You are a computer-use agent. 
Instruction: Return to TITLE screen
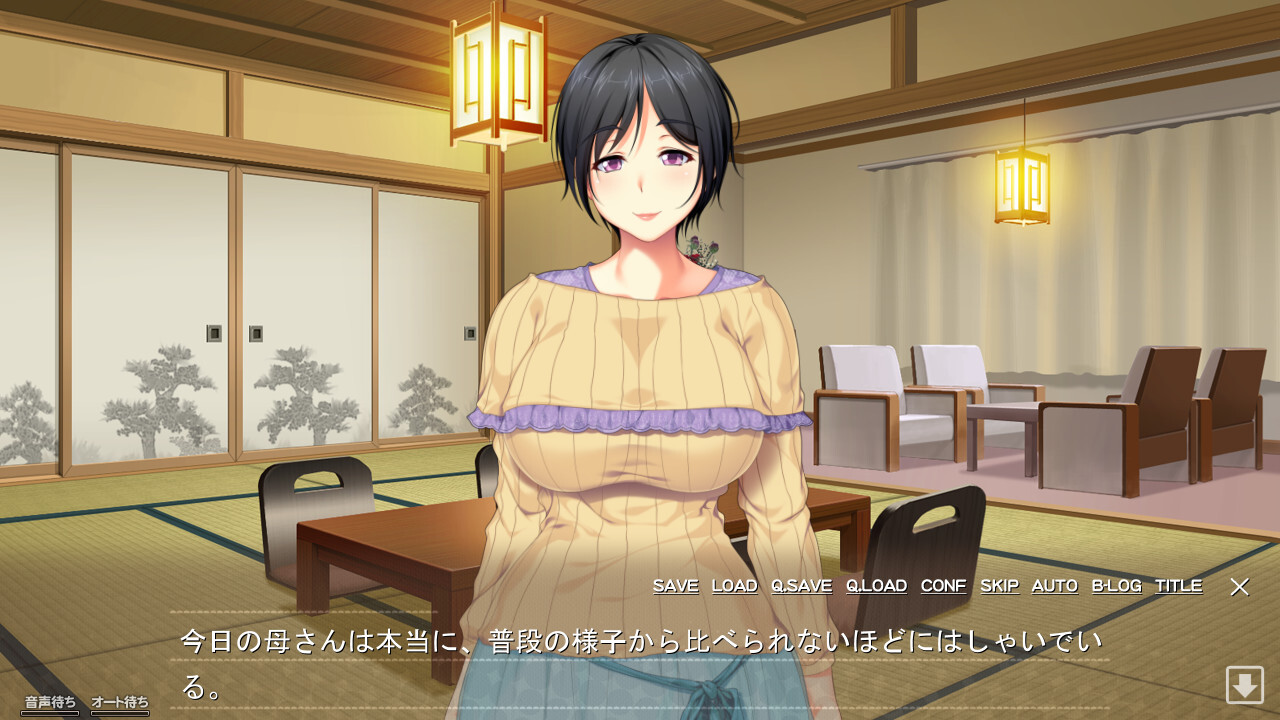pos(1178,586)
